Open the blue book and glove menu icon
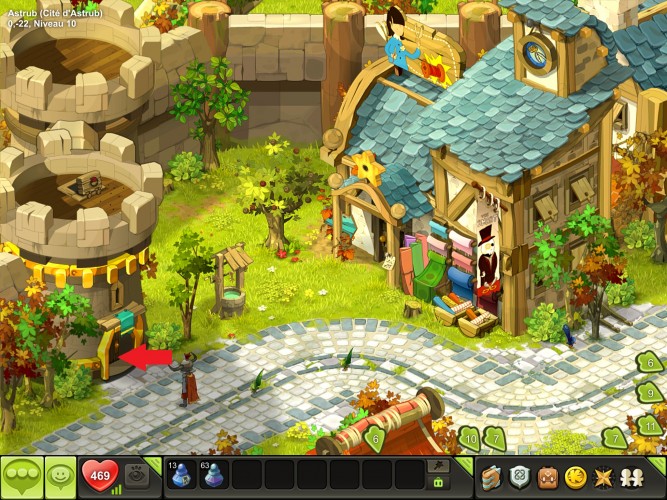Screen dimensions: 667x500 (491, 476)
